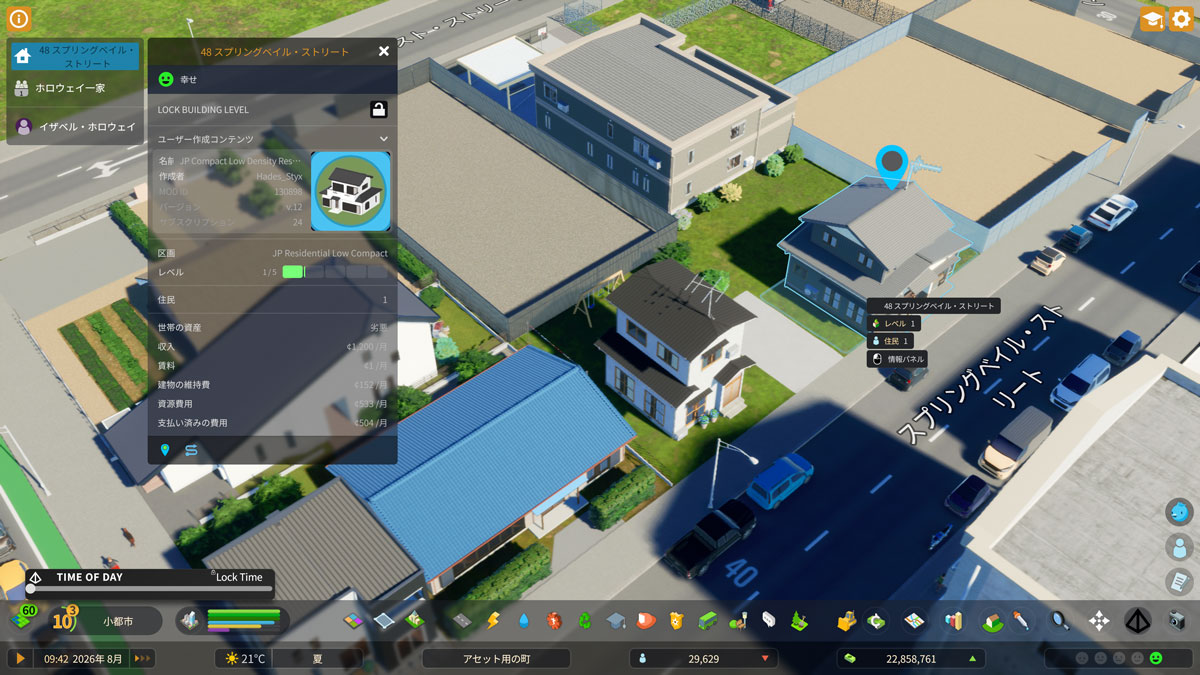Open the 小都市 milestone progress button
The image size is (1200, 675).
(117, 621)
